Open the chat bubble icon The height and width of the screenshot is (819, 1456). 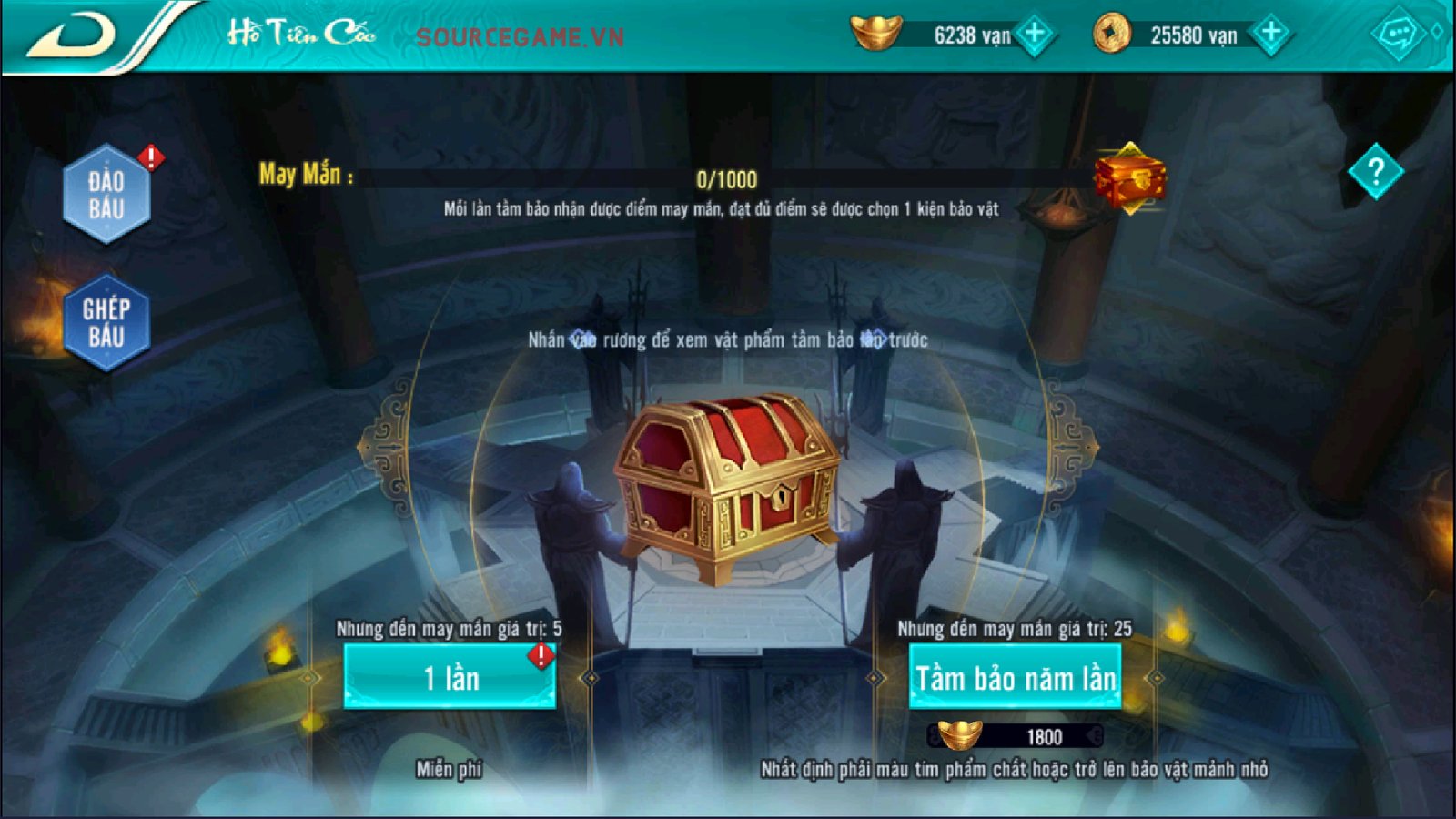pos(1397,35)
